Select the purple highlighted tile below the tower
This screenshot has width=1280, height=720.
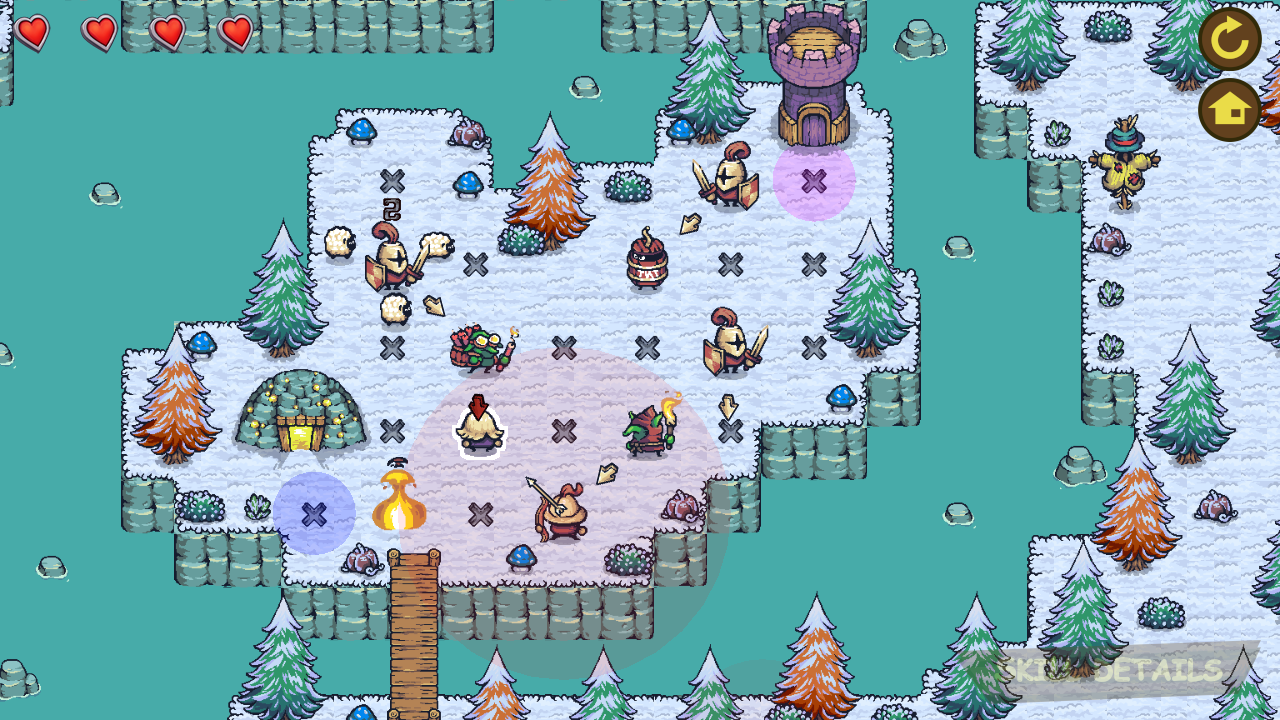coord(814,181)
